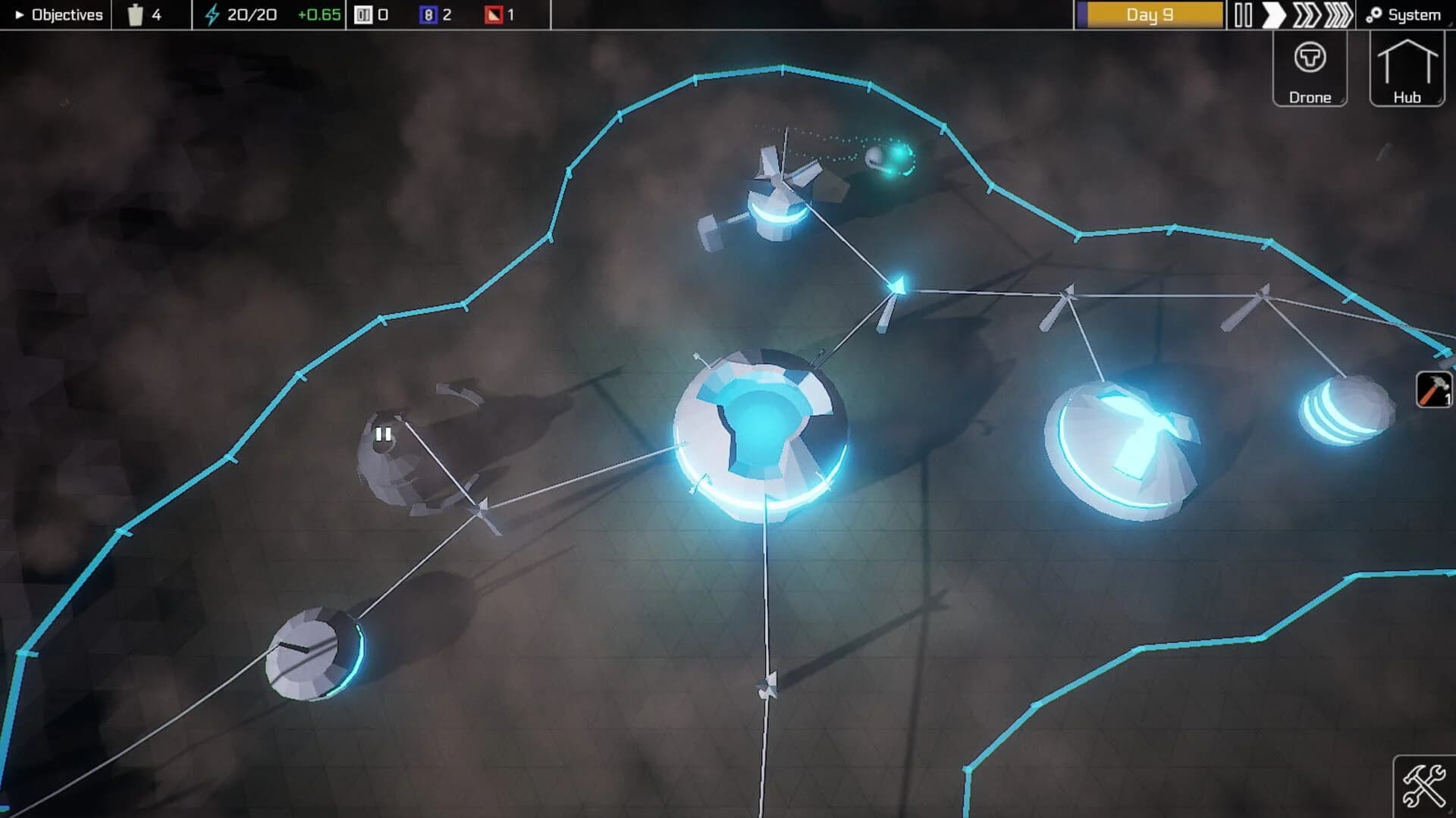1456x818 pixels.
Task: Pause the game simulation
Action: 1244,13
